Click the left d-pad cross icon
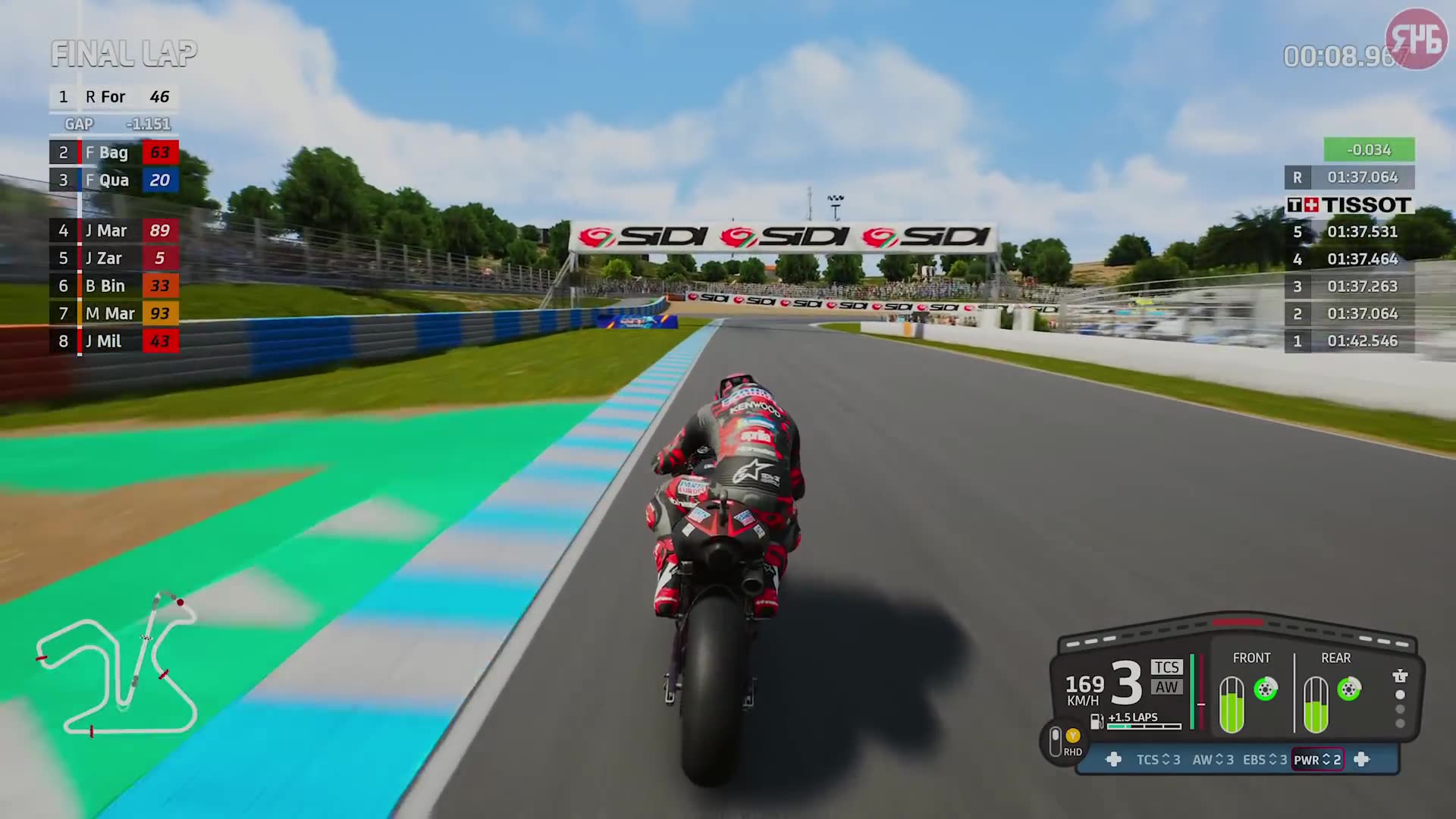 click(x=1114, y=760)
